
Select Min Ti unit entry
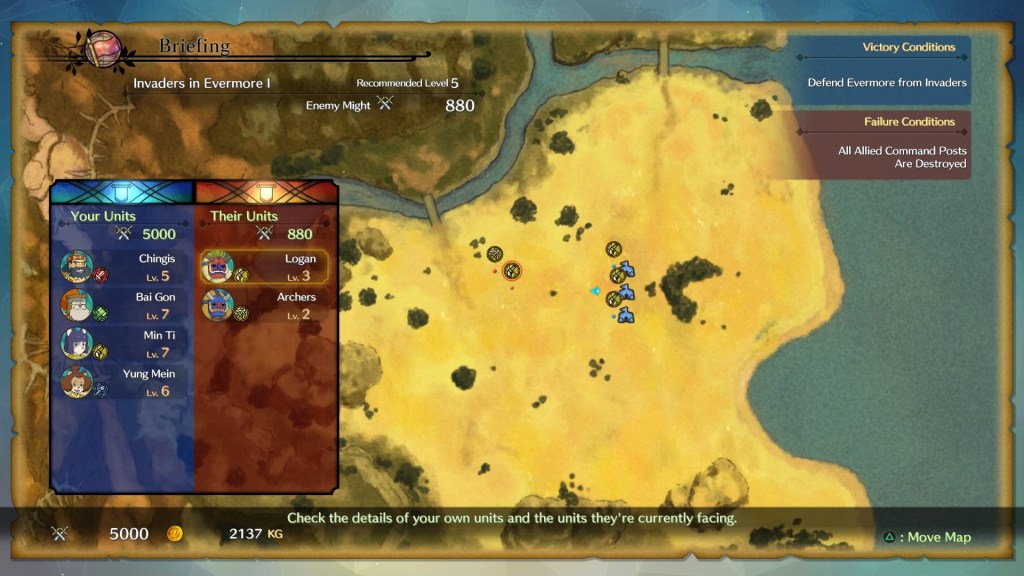tap(120, 343)
